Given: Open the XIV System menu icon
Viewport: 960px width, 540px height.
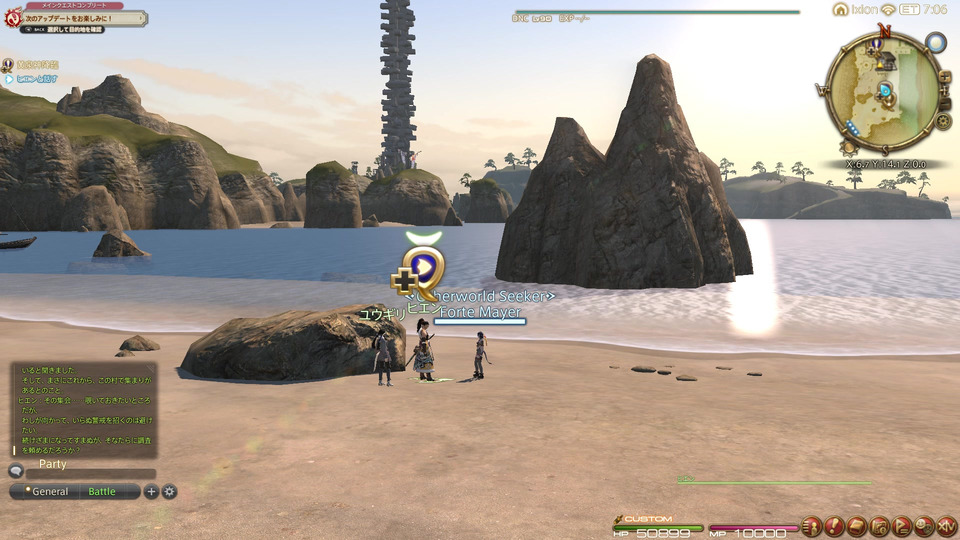Looking at the screenshot, I should (x=946, y=526).
